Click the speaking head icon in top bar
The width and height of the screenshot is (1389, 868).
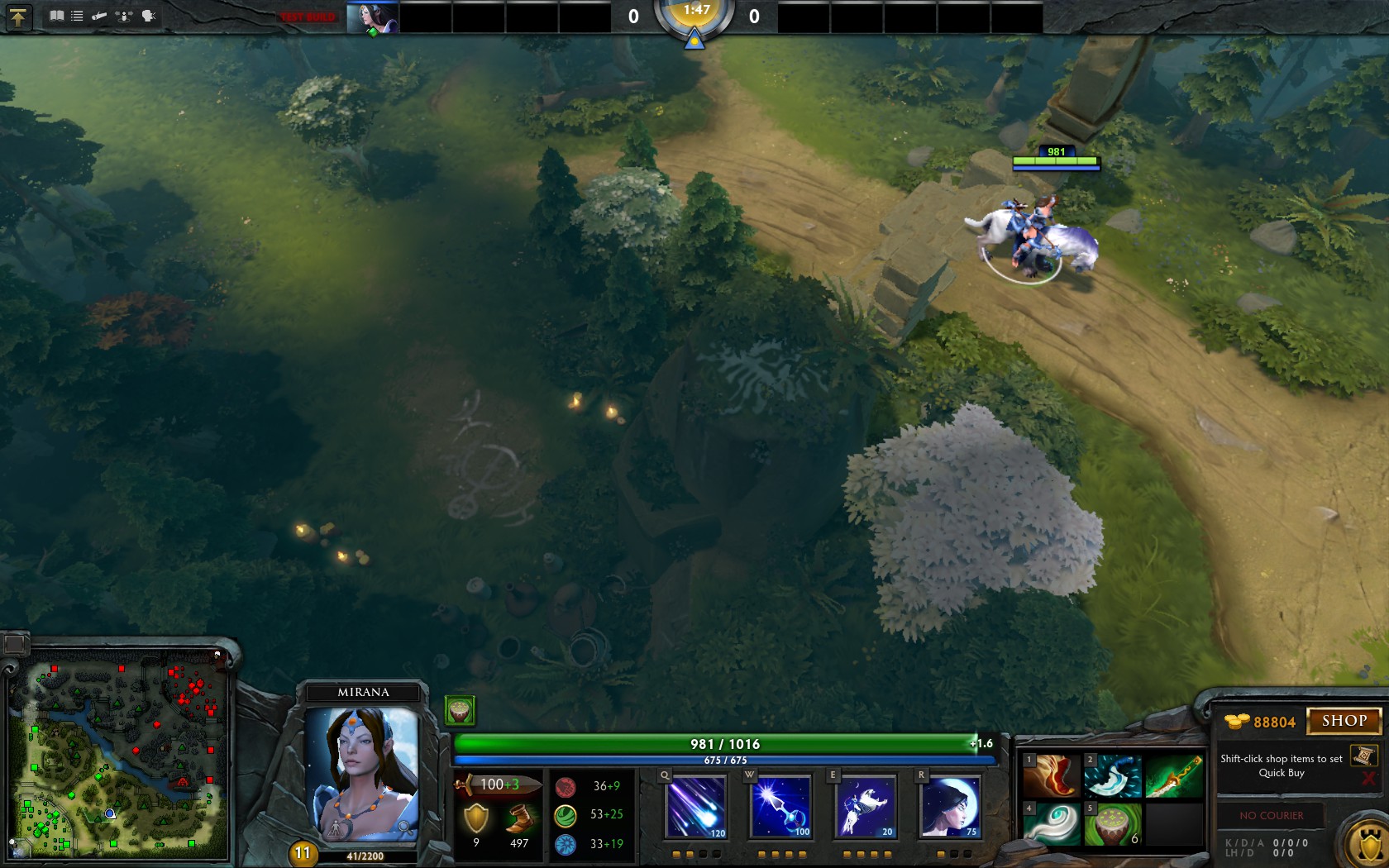pyautogui.click(x=149, y=16)
